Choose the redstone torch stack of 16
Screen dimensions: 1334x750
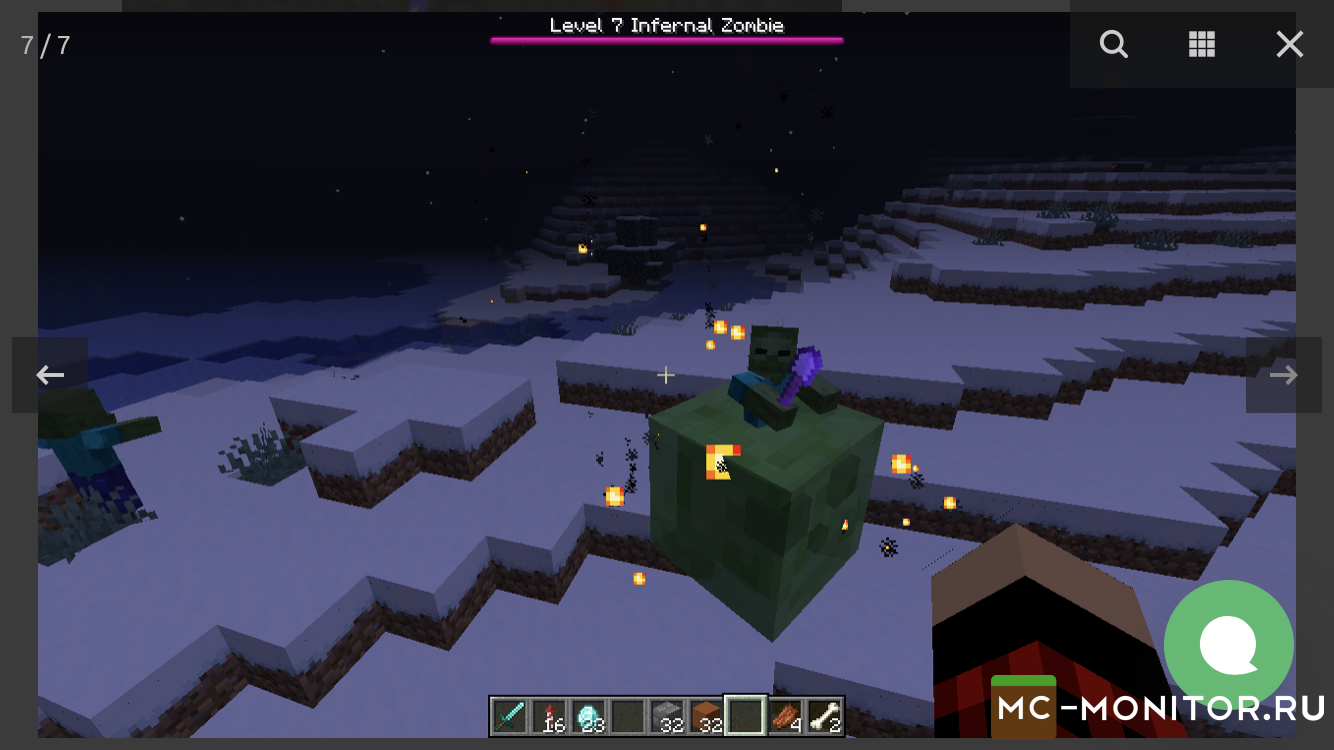(x=548, y=716)
